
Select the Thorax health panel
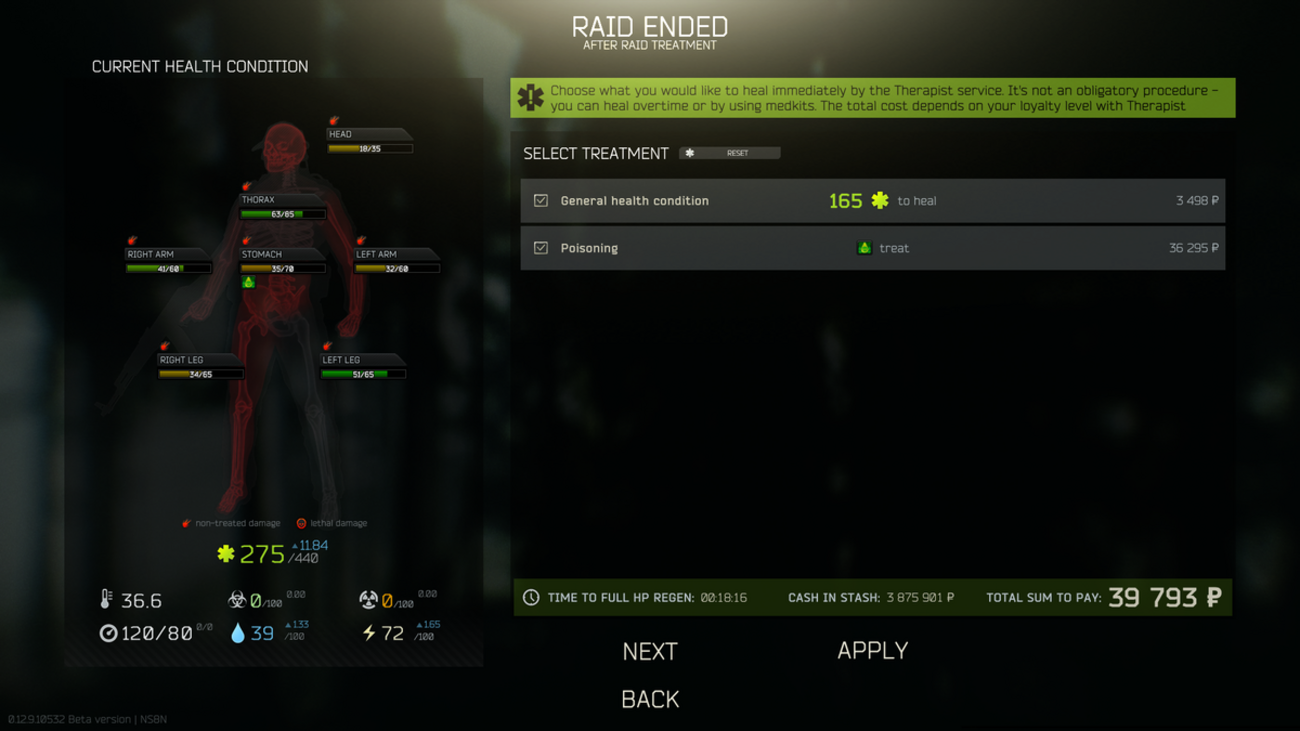[282, 207]
